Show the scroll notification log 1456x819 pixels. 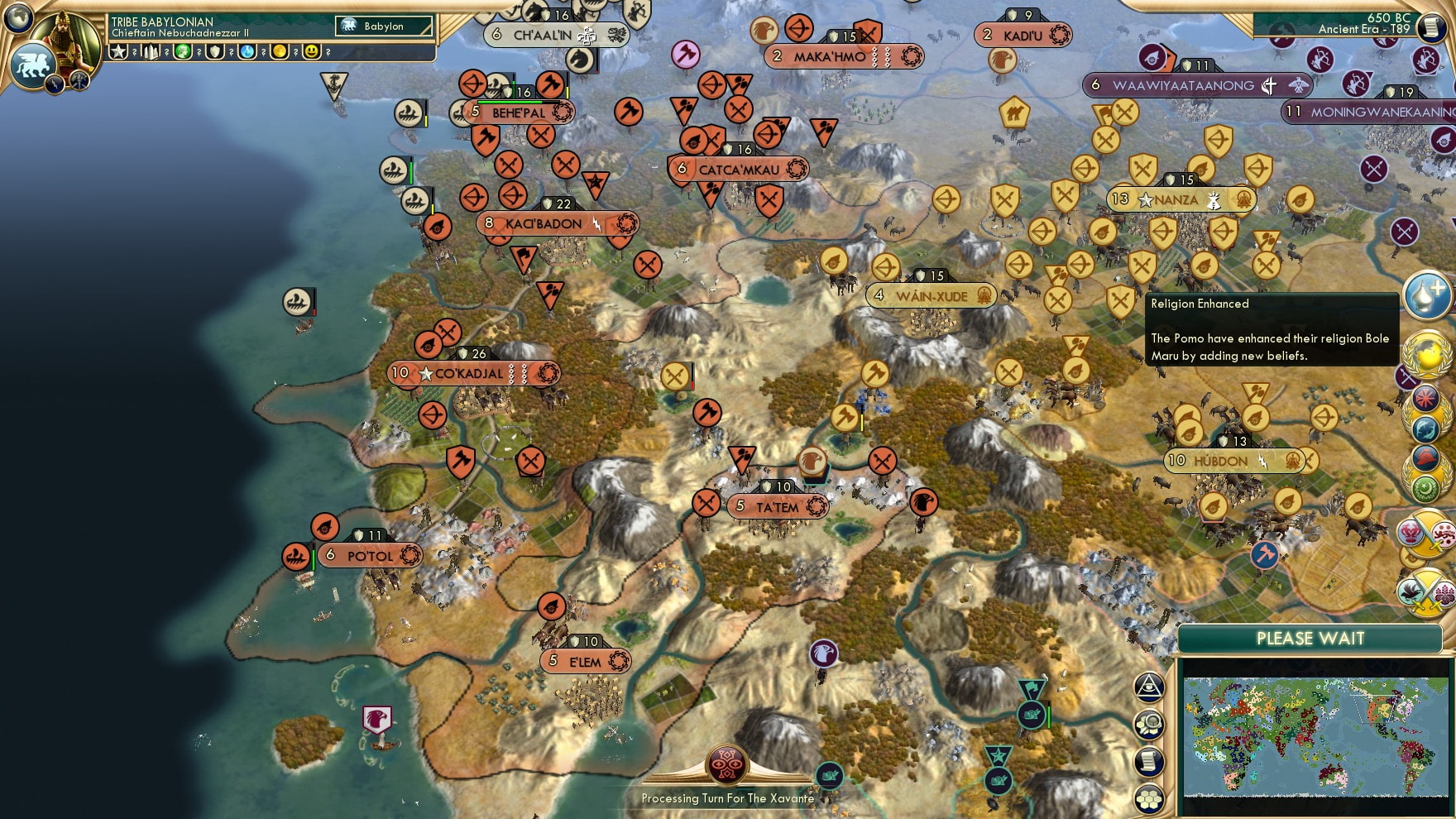click(1149, 762)
